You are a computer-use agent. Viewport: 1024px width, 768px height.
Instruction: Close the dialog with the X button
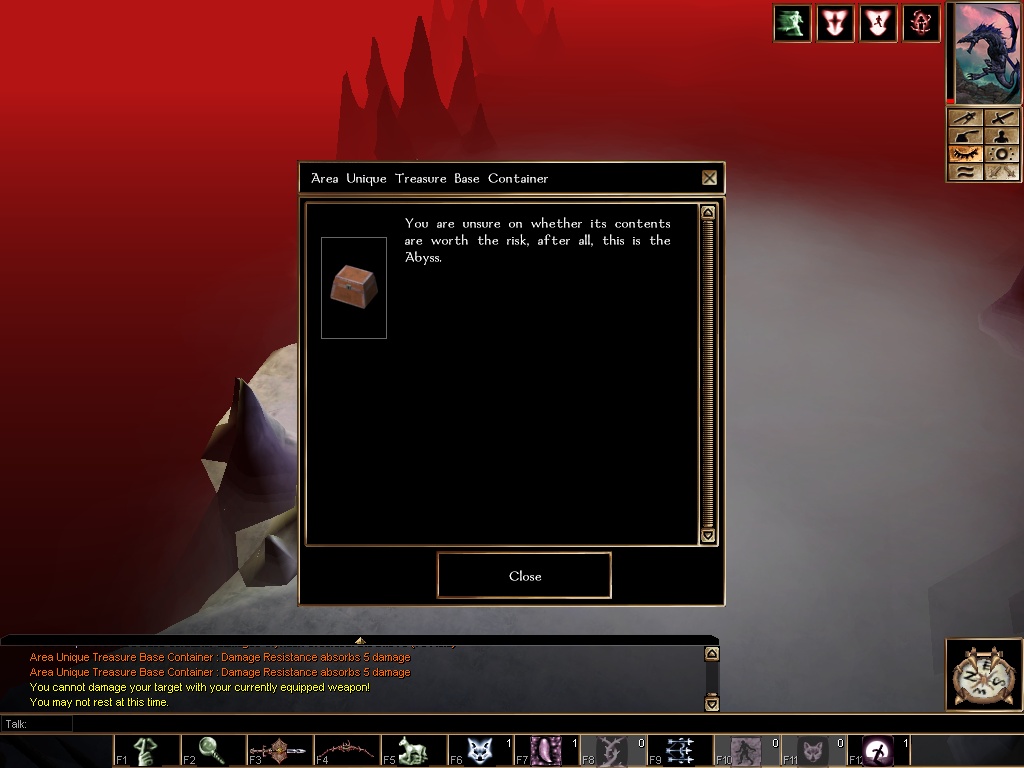tap(709, 178)
